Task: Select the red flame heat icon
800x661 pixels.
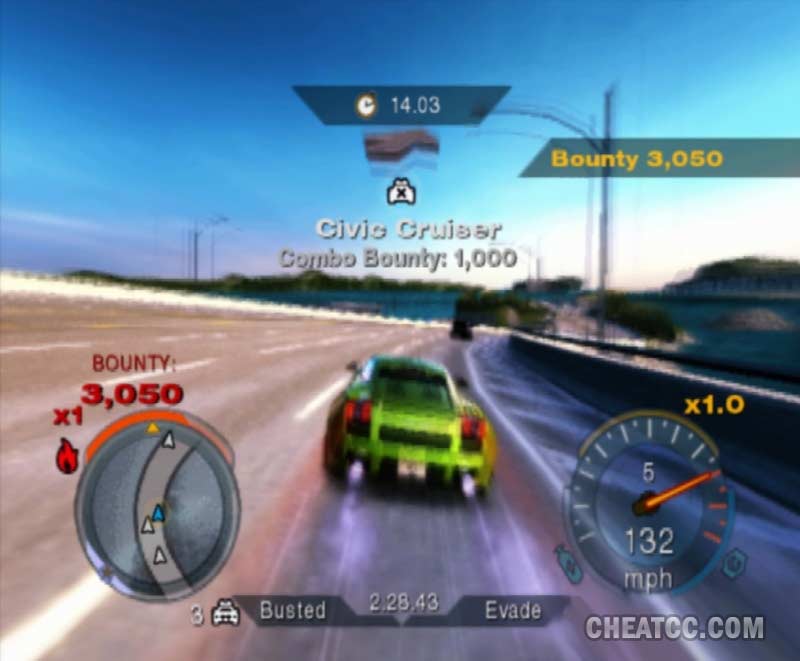Action: [x=68, y=457]
